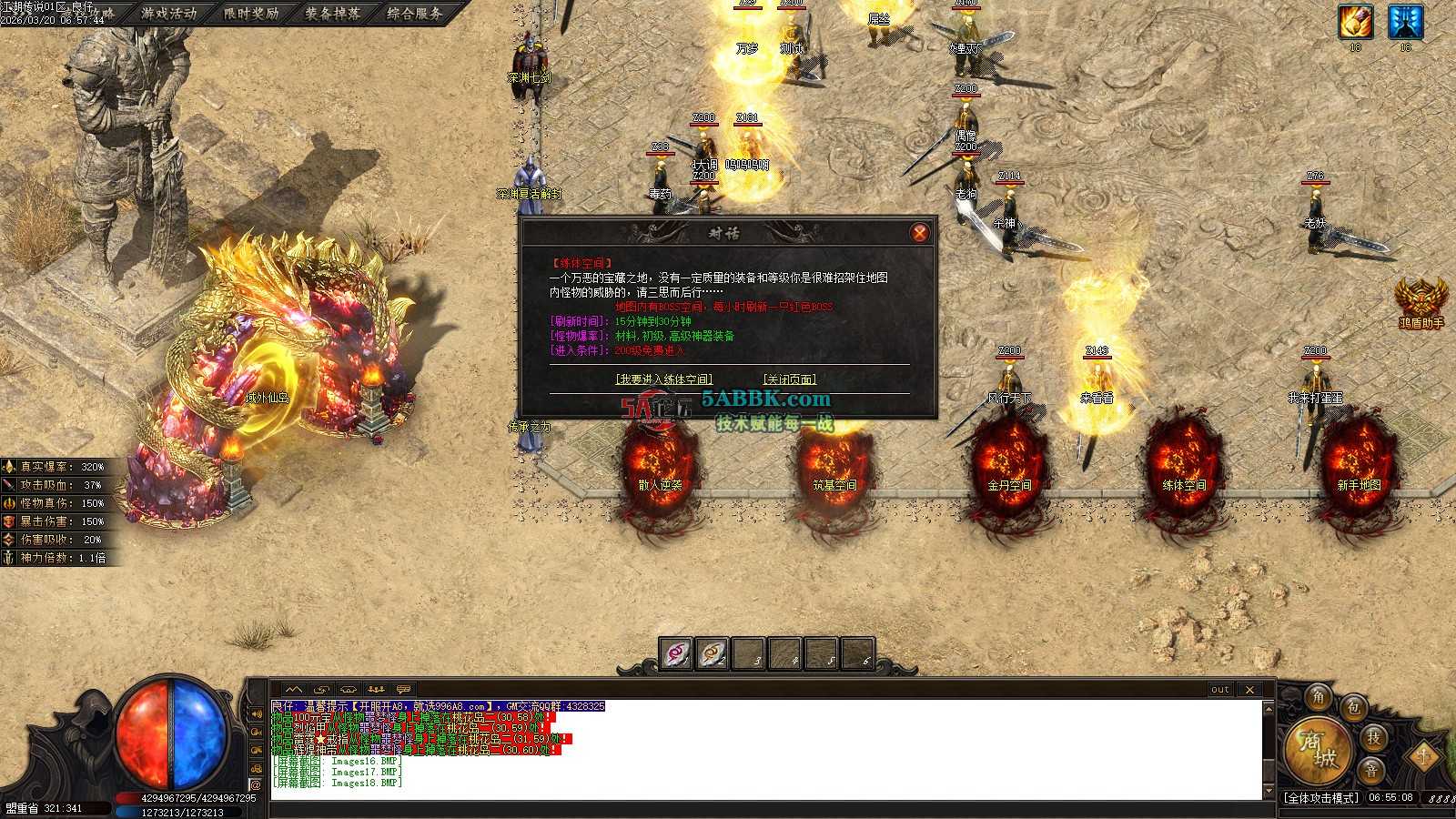Open the 装备掉落 top menu
The width and height of the screenshot is (1456, 819).
(333, 14)
